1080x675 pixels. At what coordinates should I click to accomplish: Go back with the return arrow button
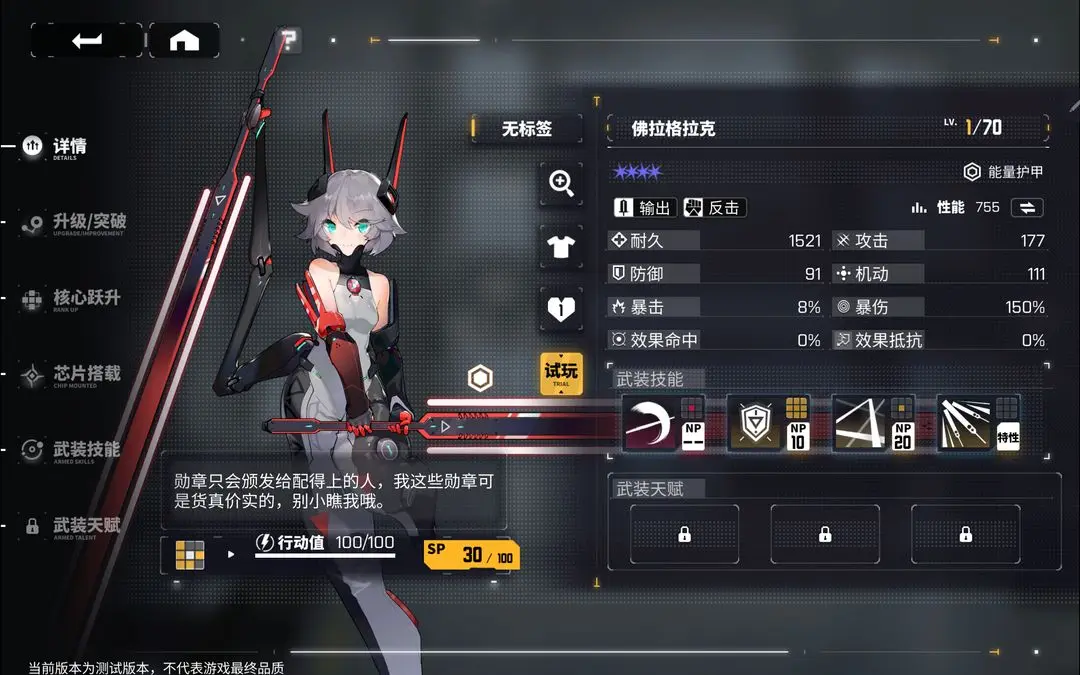click(87, 40)
